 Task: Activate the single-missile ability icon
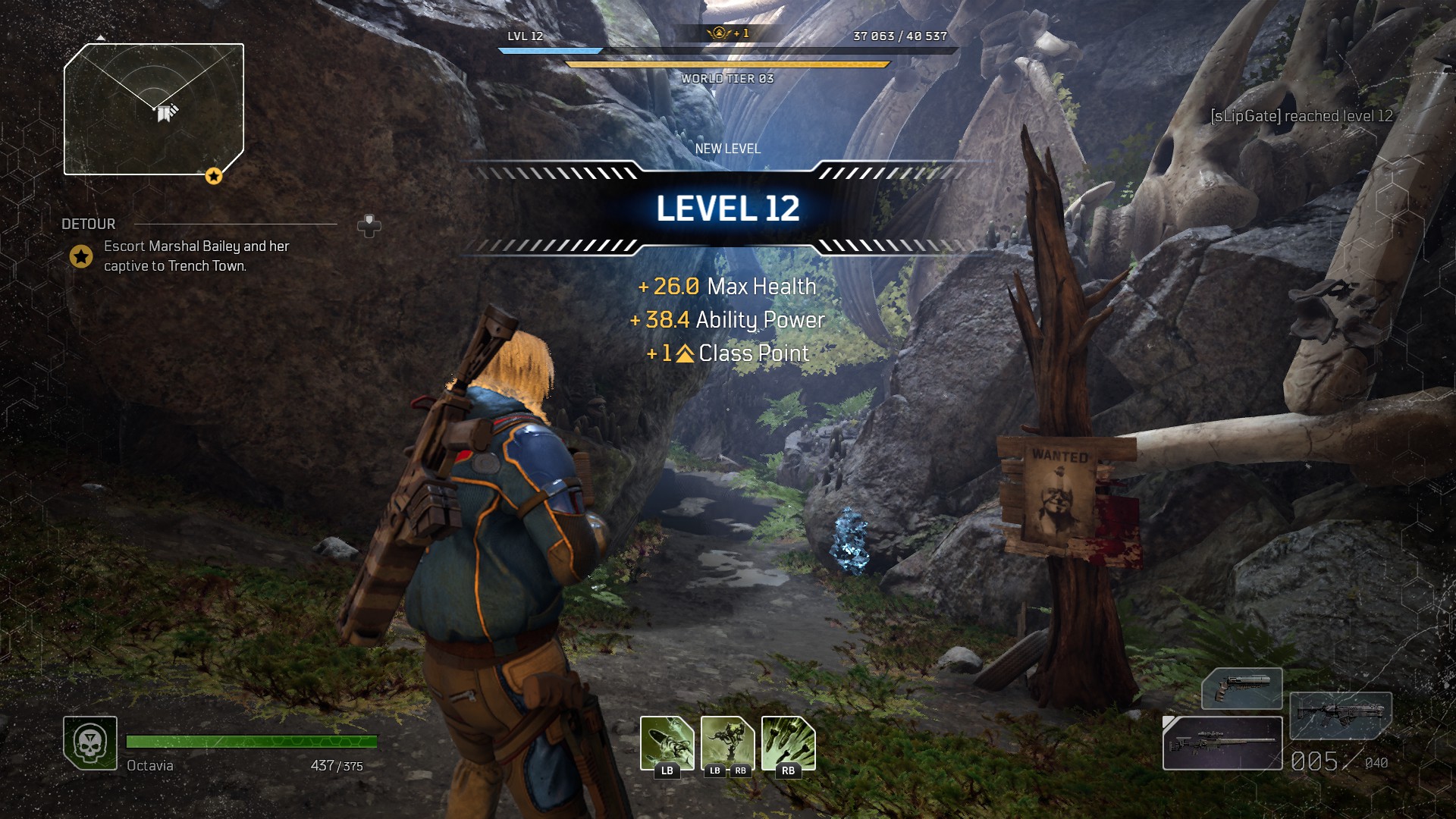[x=667, y=743]
